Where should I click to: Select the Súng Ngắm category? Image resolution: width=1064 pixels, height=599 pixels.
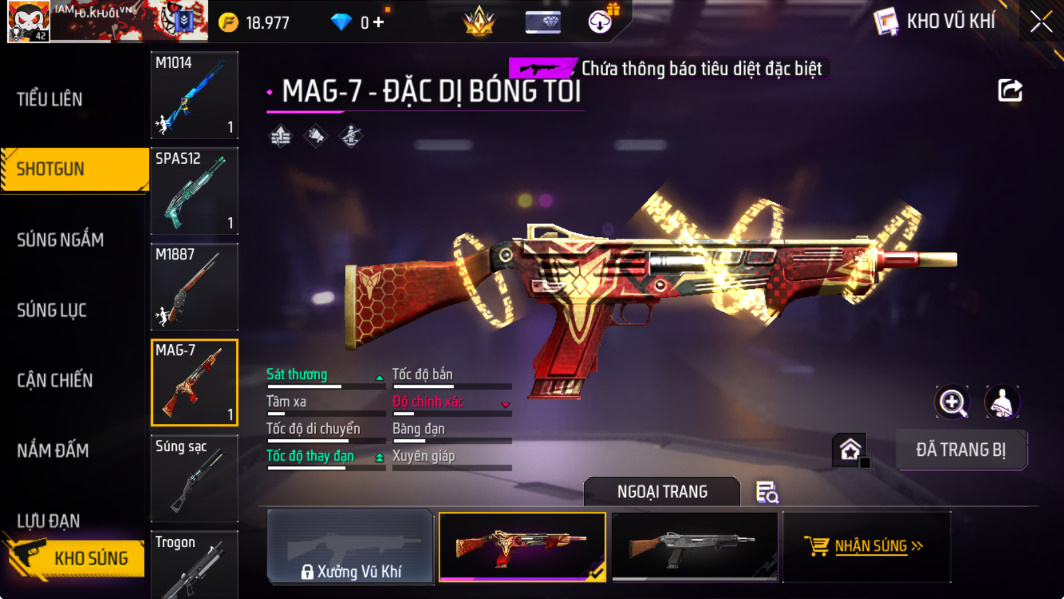point(60,240)
